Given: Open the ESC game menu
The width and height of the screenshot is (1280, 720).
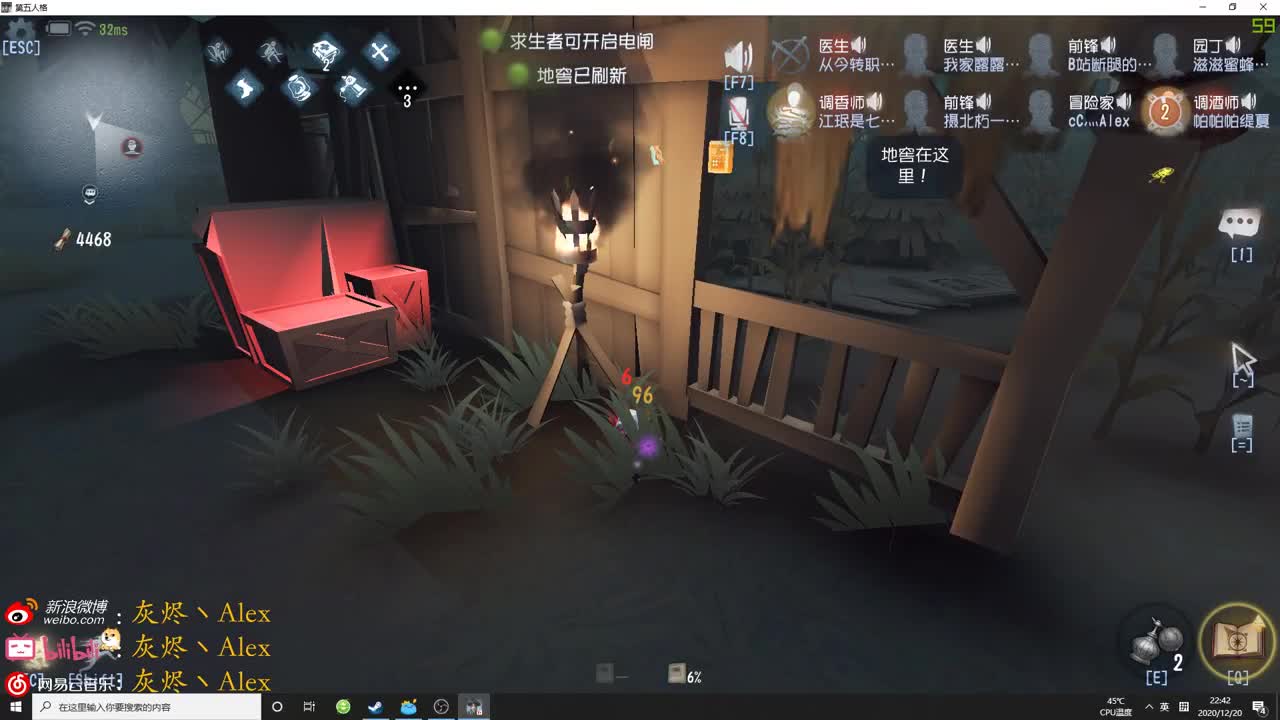Looking at the screenshot, I should click(x=22, y=46).
